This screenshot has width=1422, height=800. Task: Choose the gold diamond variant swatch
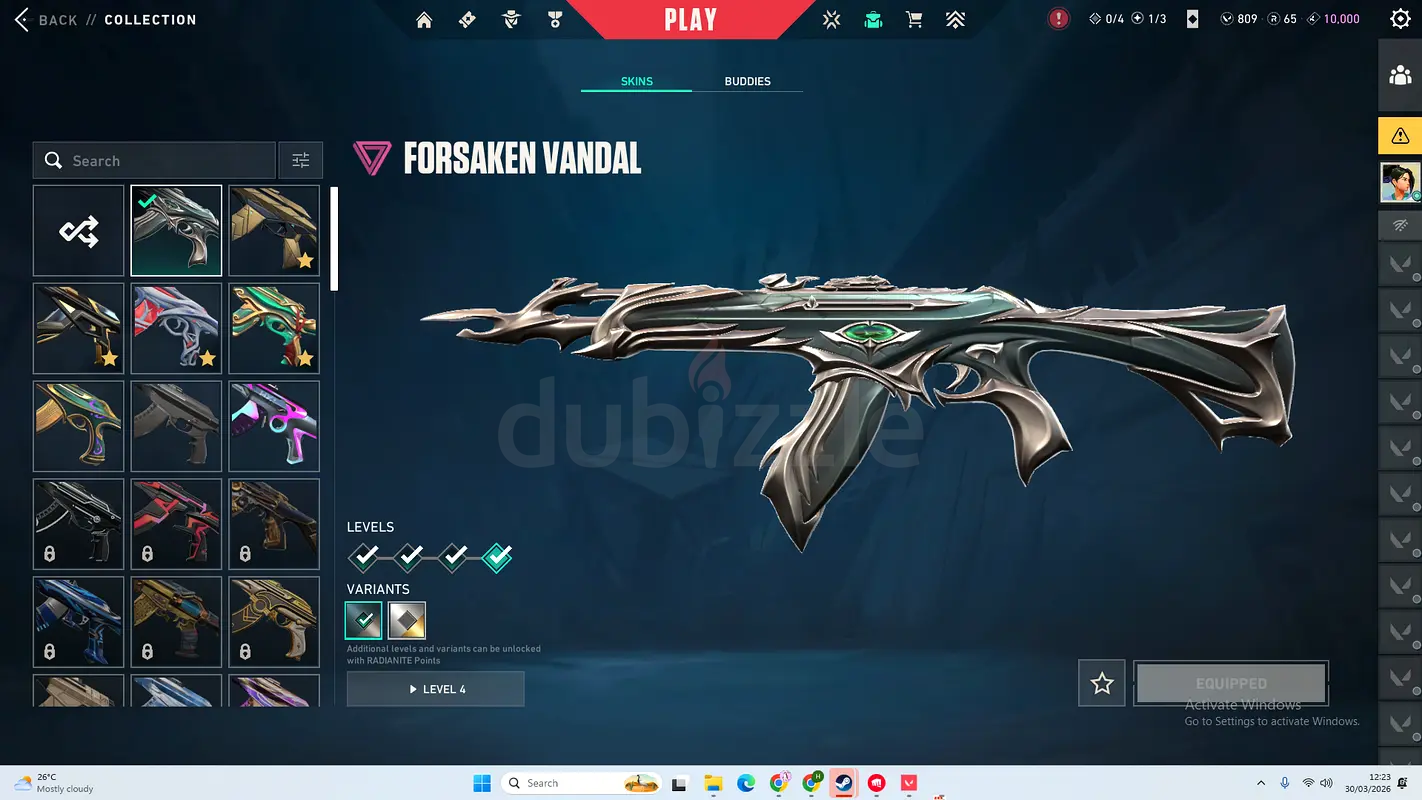[x=407, y=620]
